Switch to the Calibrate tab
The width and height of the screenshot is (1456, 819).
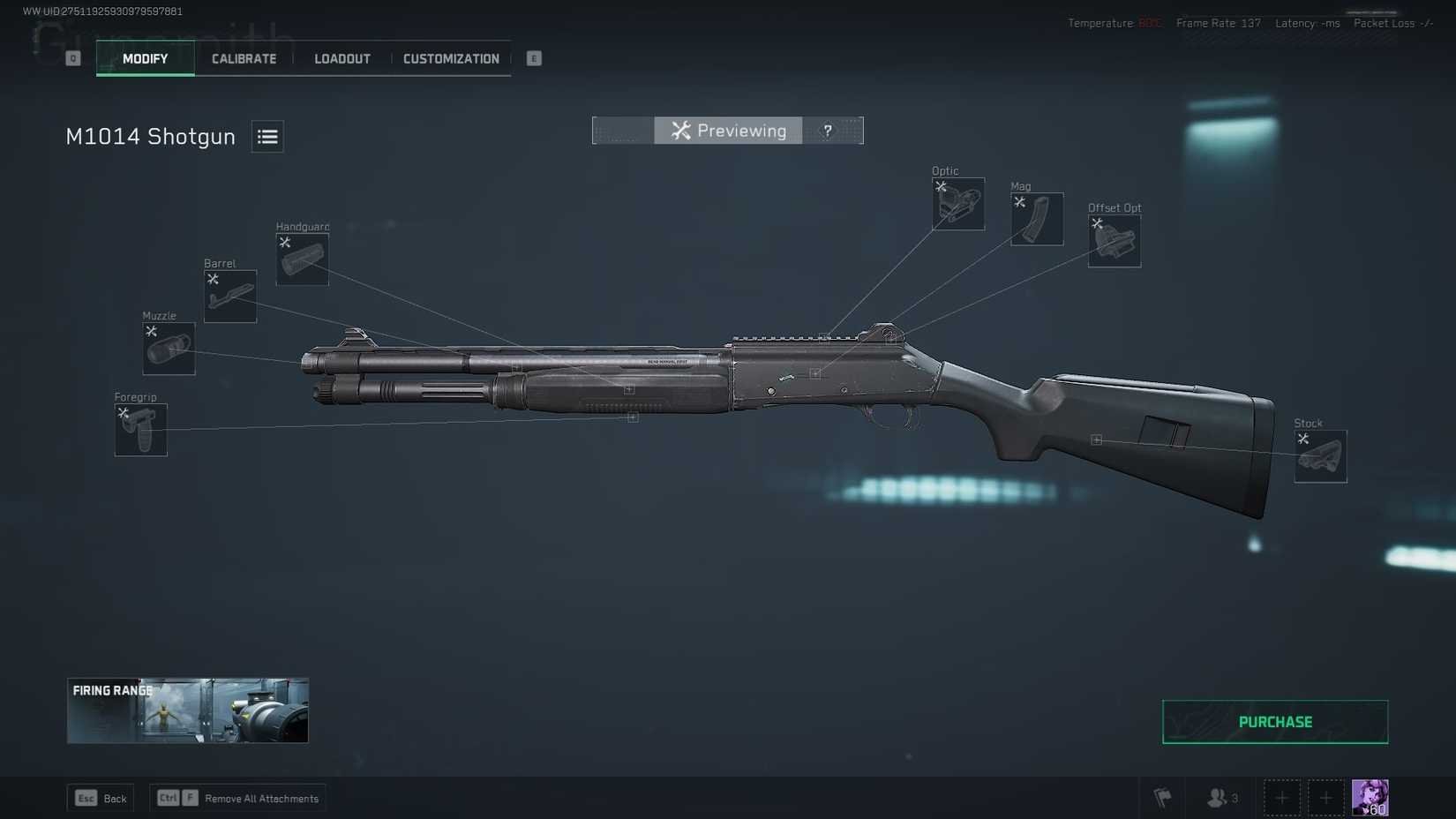tap(243, 58)
